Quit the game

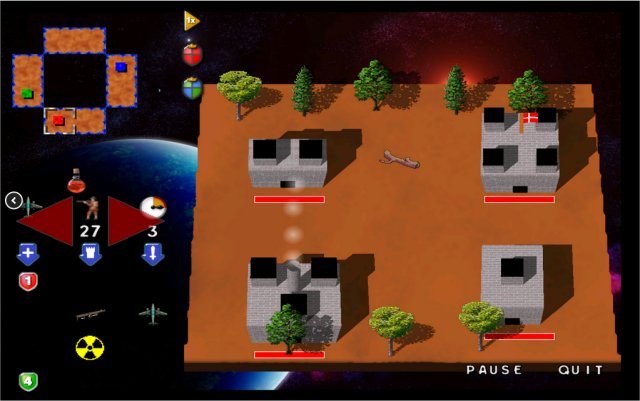[580, 370]
